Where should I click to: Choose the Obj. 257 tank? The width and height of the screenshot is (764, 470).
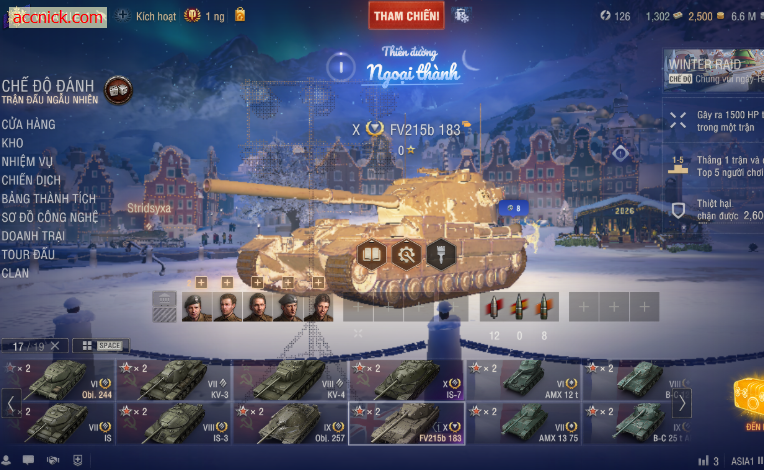[x=292, y=423]
